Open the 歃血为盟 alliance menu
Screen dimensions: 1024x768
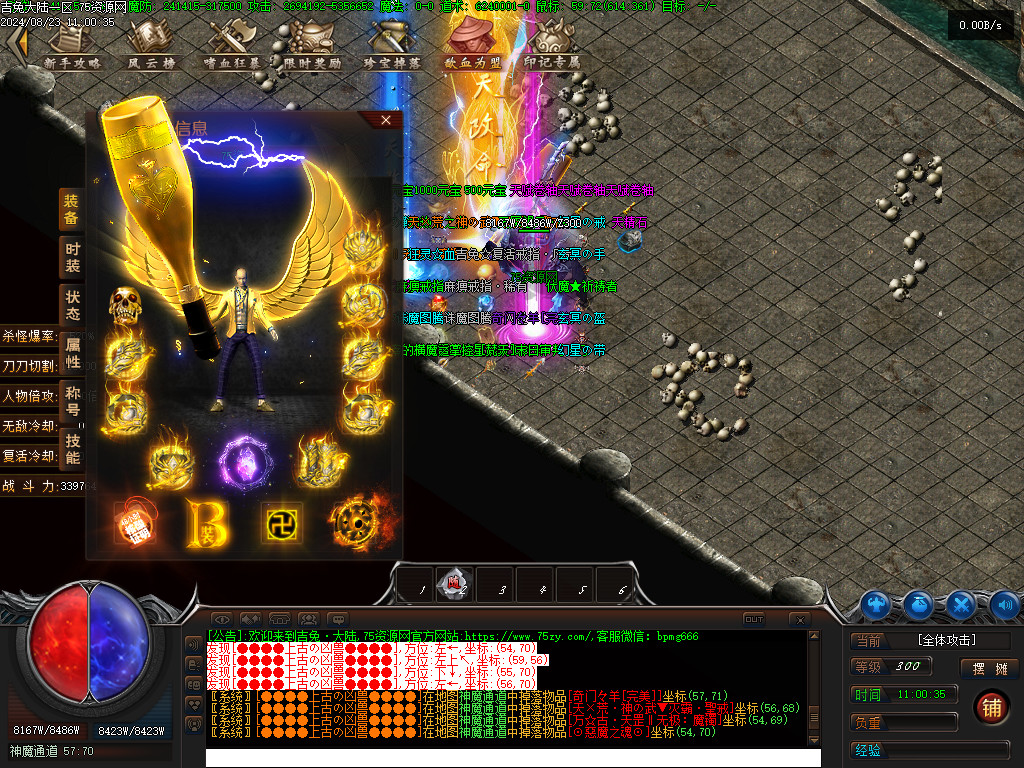coord(472,46)
